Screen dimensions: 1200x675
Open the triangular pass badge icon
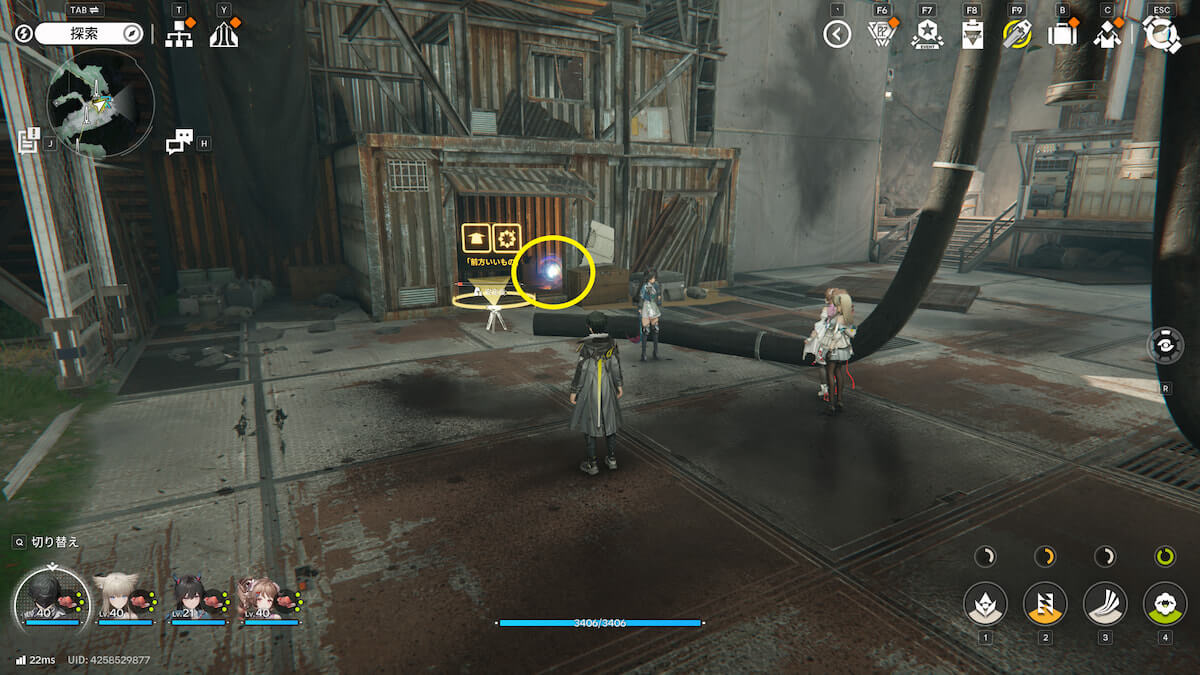tap(882, 35)
